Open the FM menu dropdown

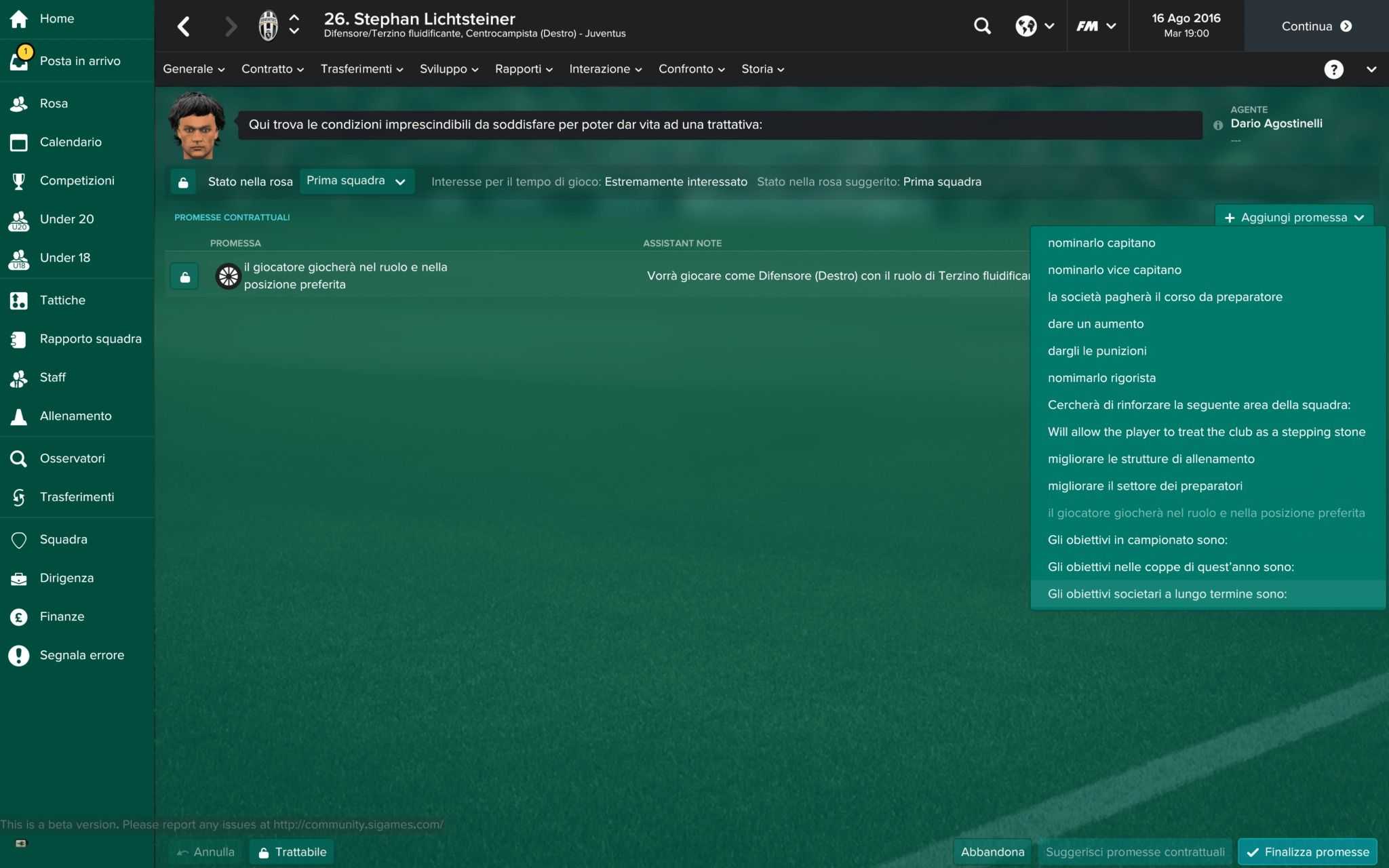(x=1096, y=26)
